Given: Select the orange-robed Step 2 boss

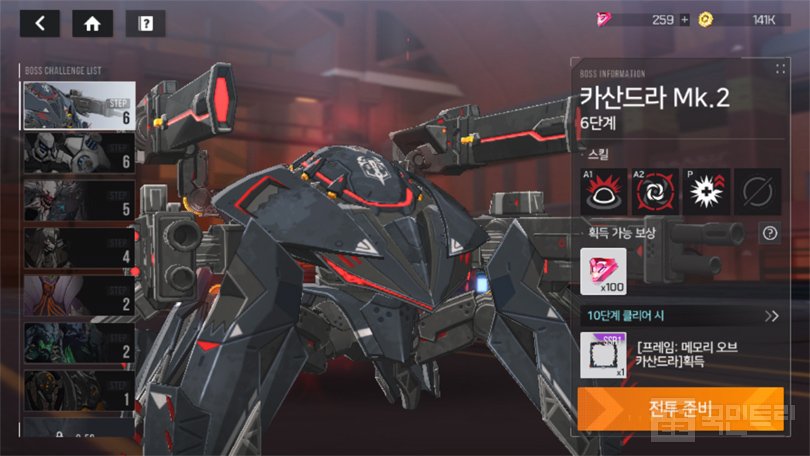Looking at the screenshot, I should tap(79, 296).
